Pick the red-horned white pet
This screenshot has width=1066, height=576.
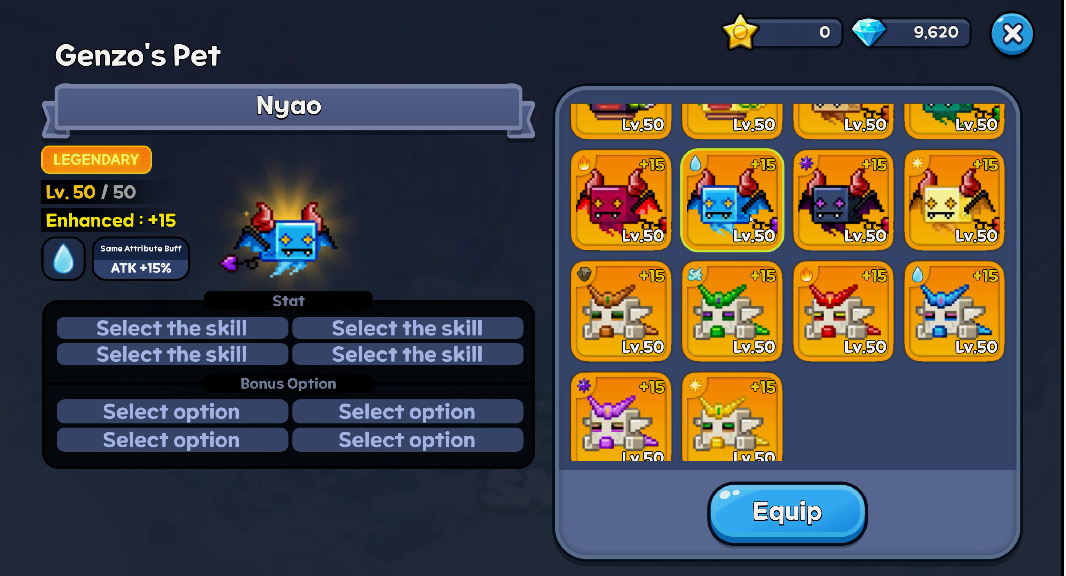point(843,311)
